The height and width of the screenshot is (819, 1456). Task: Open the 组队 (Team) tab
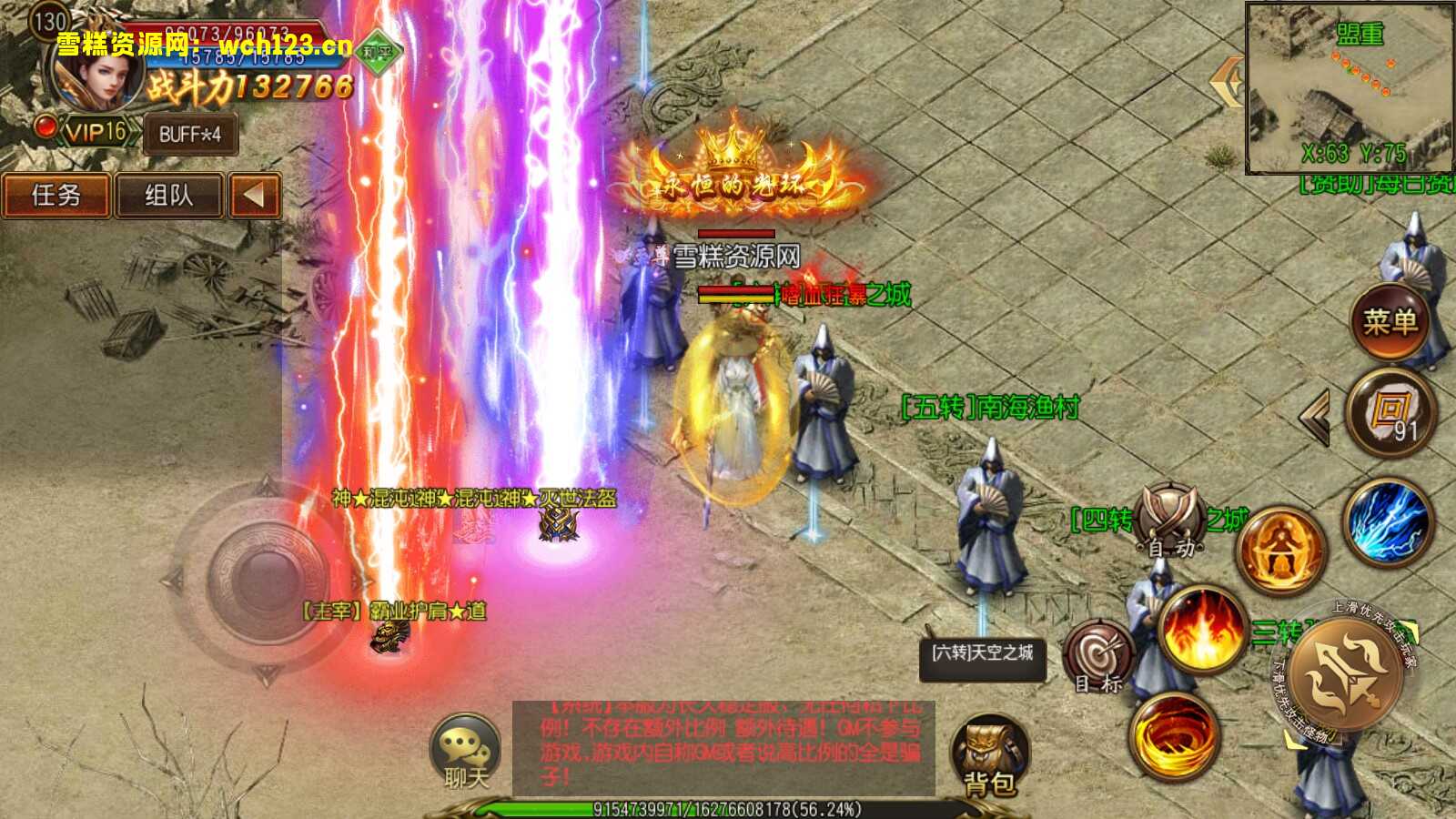[171, 196]
